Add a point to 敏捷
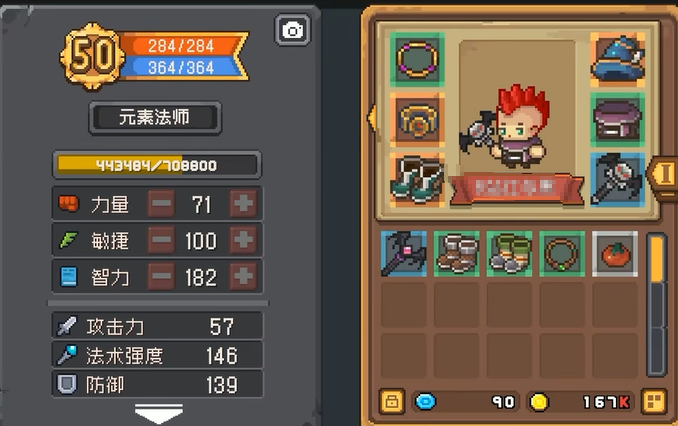 coord(242,240)
